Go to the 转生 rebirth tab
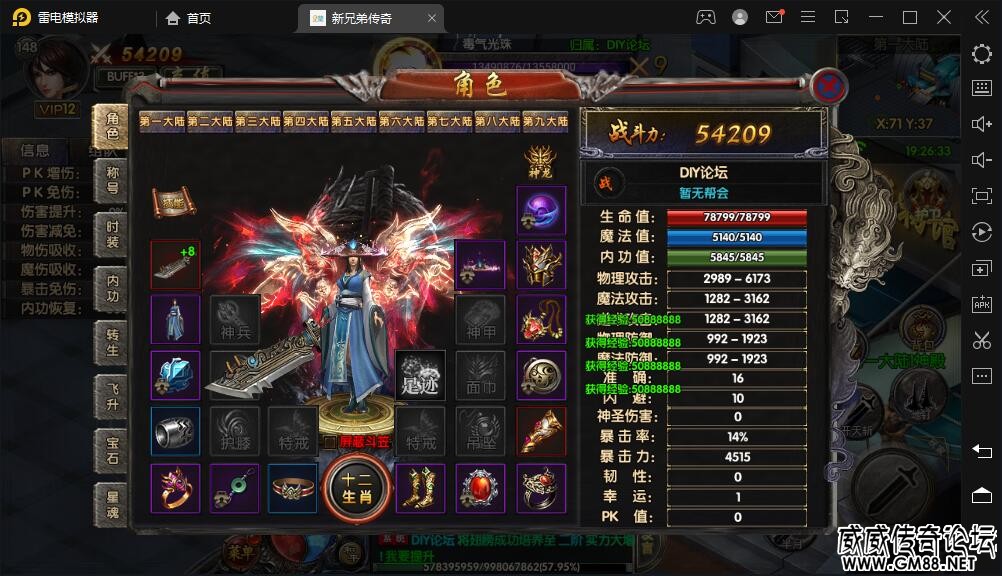 112,343
